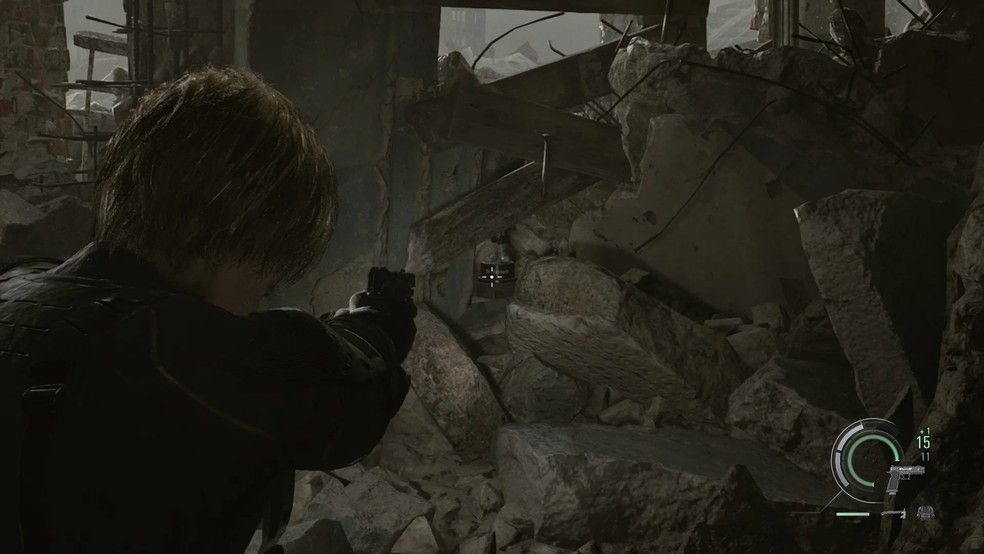This screenshot has width=984, height=554.
Task: Click the hatchet melee weapon icon
Action: (894, 514)
